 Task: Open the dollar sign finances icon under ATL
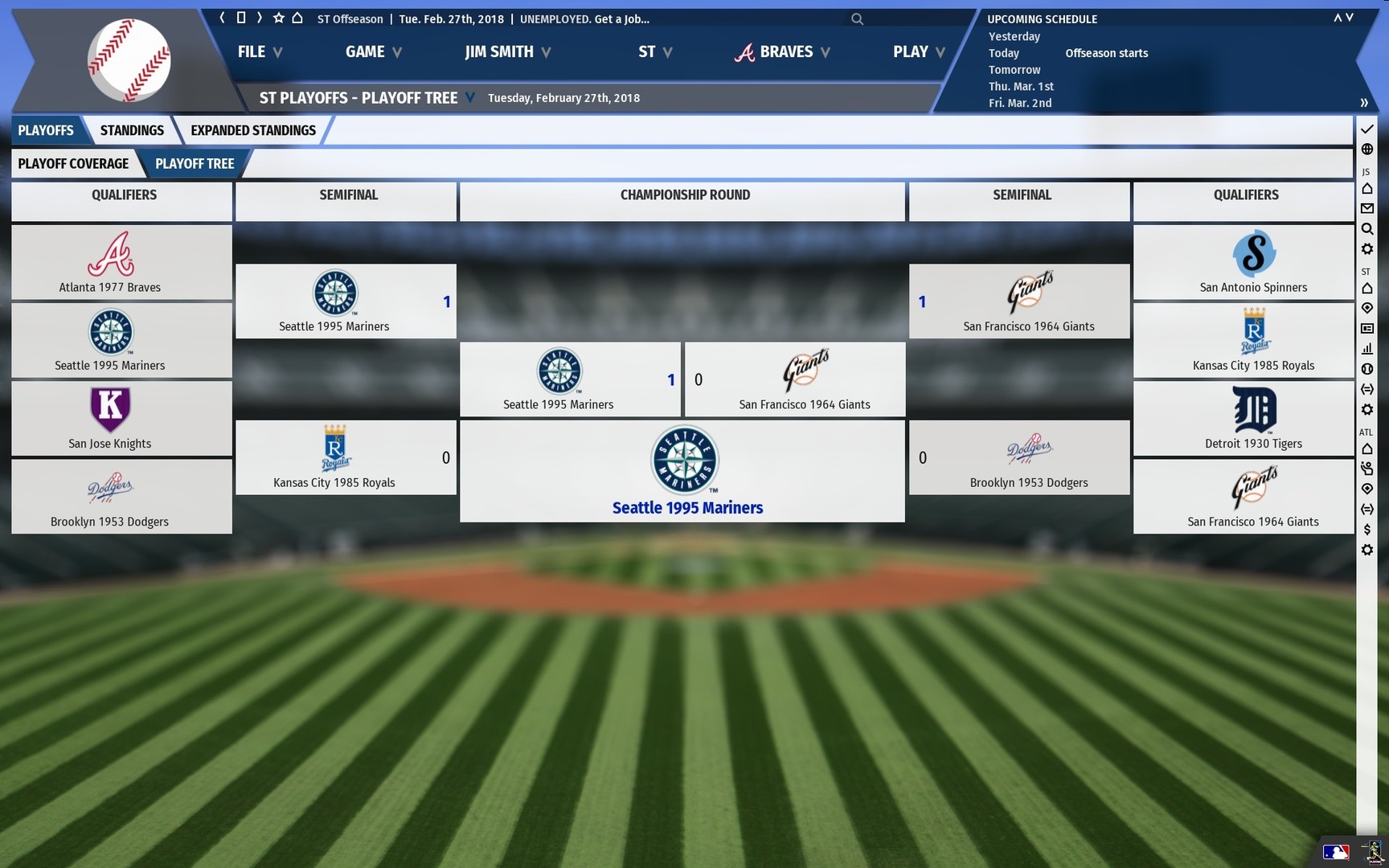[1367, 530]
